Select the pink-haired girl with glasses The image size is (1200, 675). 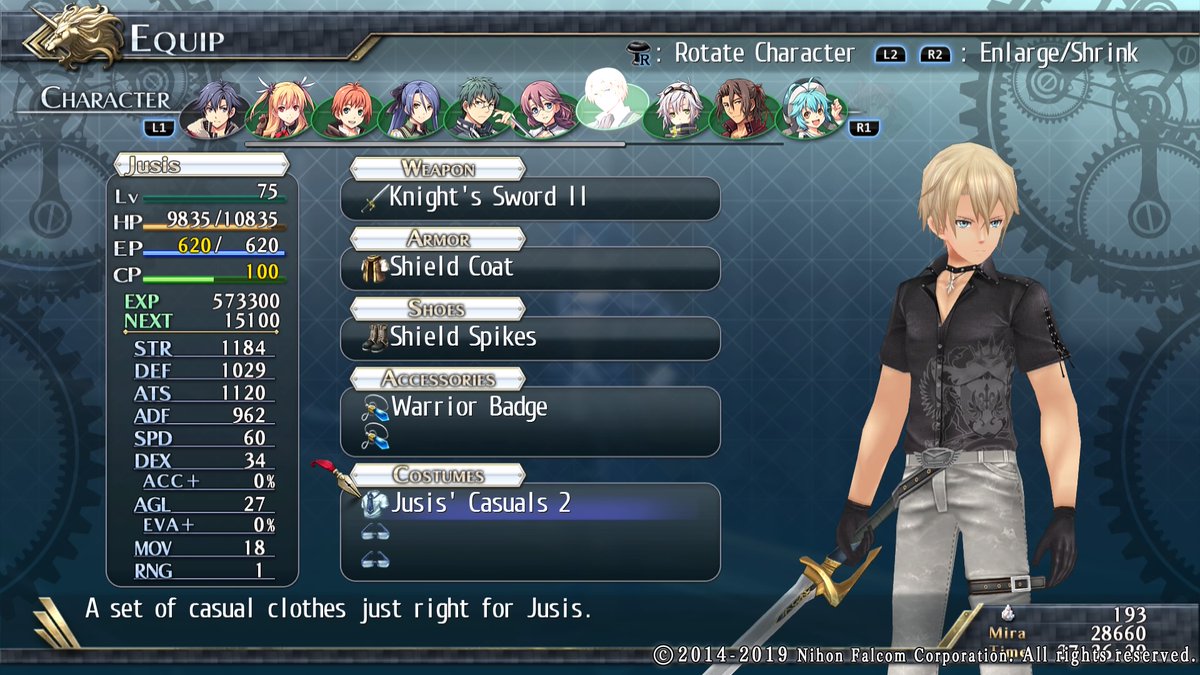(x=546, y=109)
